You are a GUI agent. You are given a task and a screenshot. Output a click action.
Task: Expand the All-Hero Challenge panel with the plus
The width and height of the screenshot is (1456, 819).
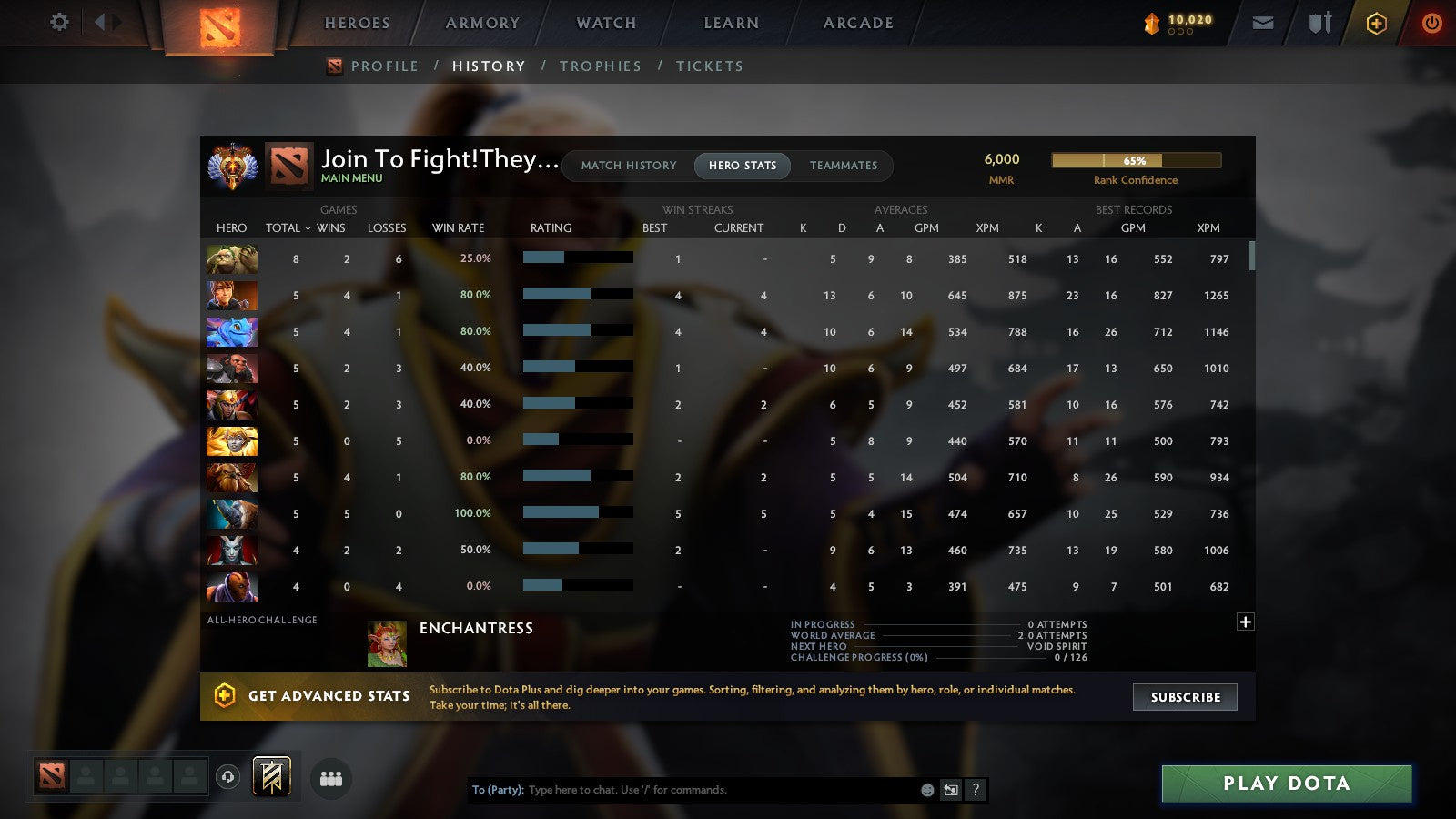click(1245, 622)
